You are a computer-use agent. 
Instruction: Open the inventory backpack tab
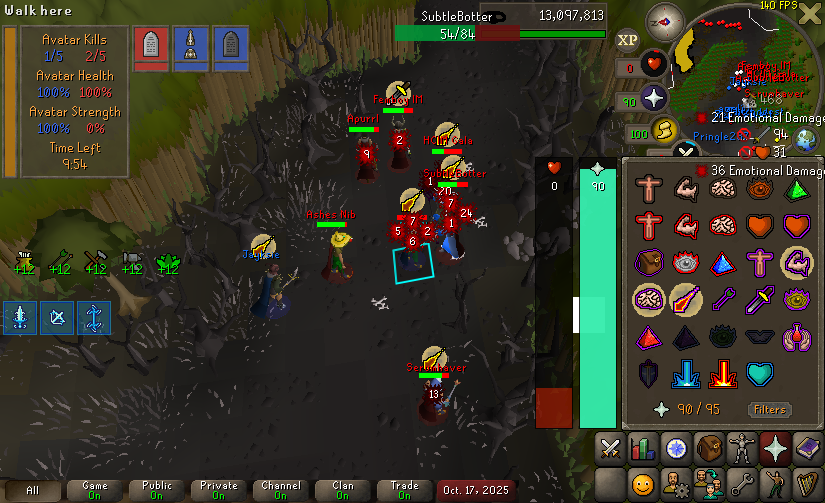[x=709, y=447]
